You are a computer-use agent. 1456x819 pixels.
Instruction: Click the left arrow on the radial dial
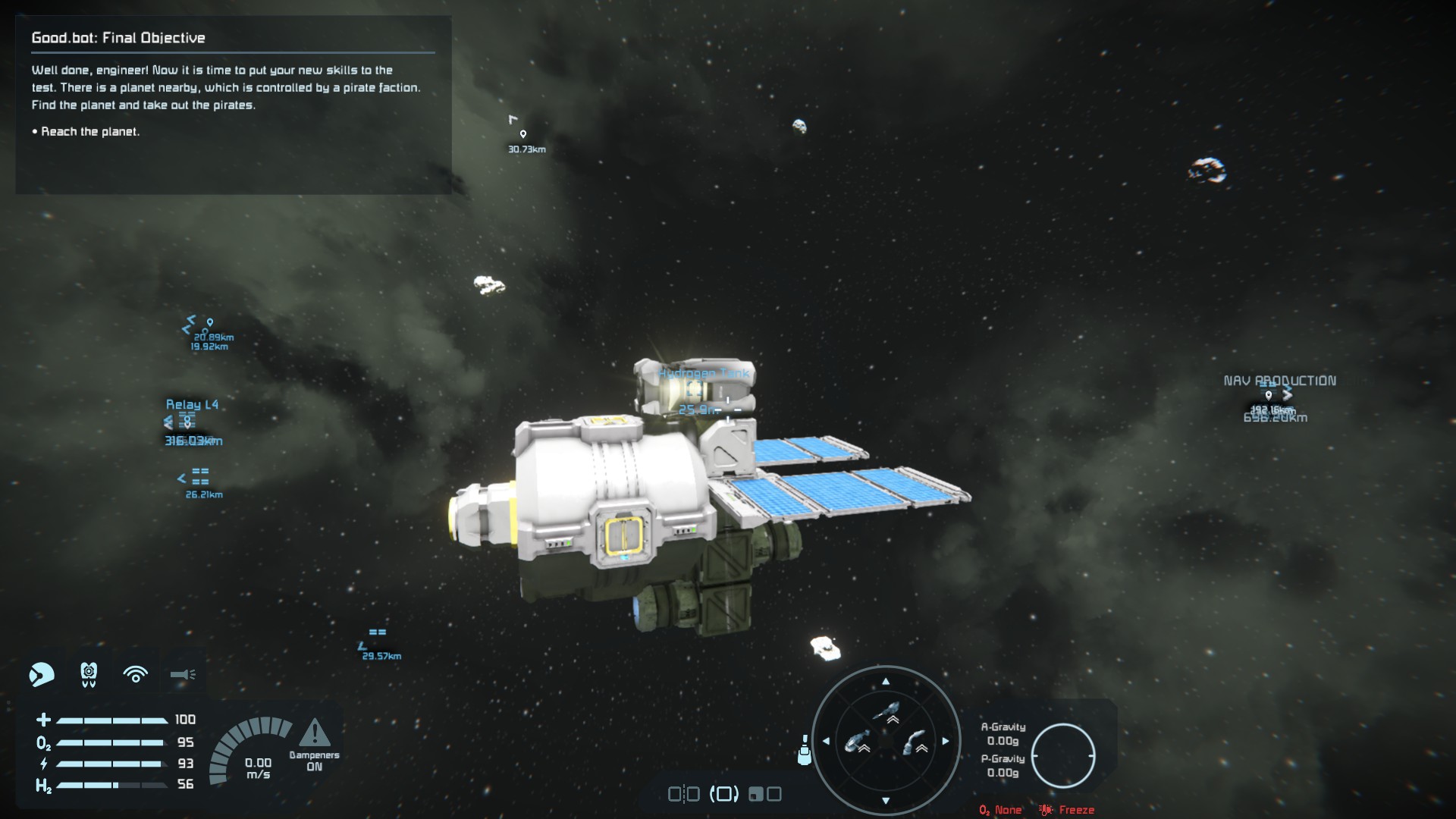click(x=826, y=741)
